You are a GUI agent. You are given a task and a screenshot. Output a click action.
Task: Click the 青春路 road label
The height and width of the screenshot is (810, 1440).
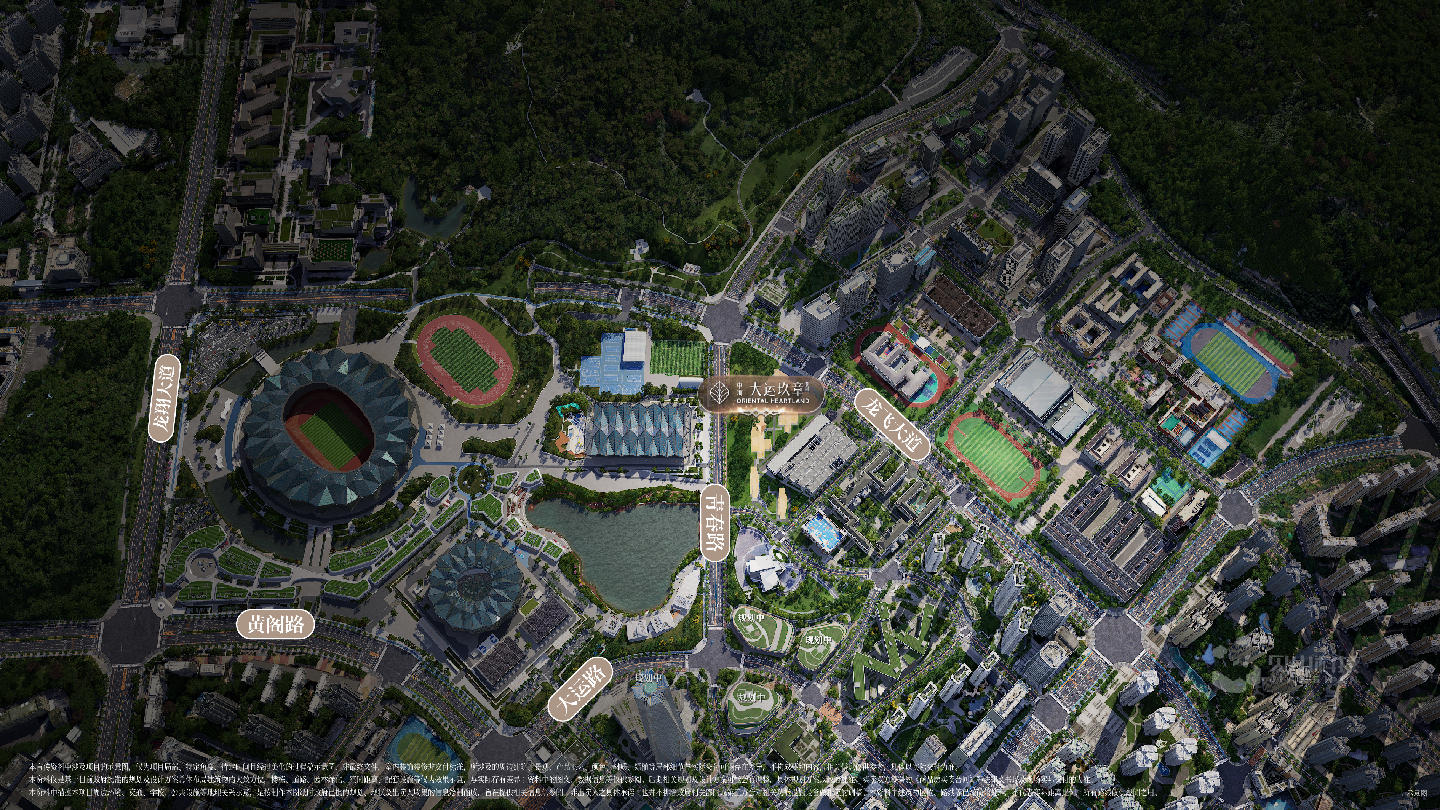point(714,523)
